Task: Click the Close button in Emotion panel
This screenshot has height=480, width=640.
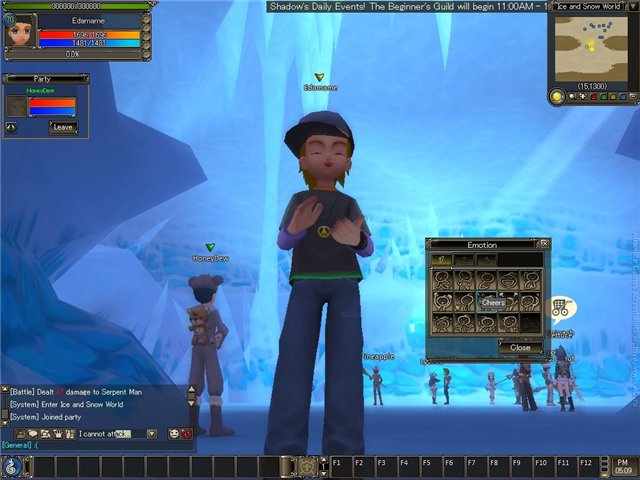Action: click(x=520, y=348)
